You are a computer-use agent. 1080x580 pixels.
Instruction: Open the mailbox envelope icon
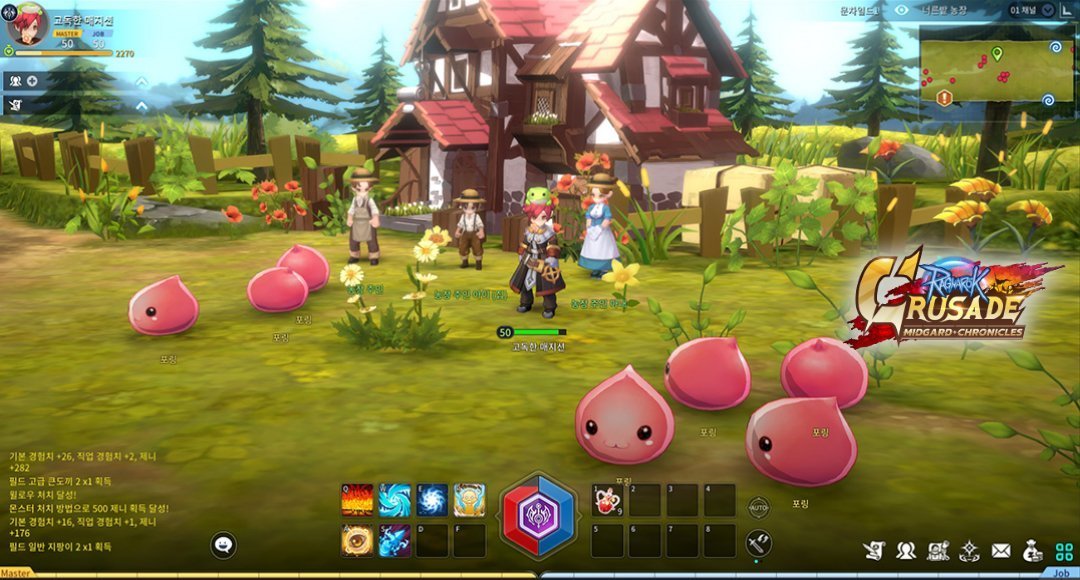pos(1001,550)
